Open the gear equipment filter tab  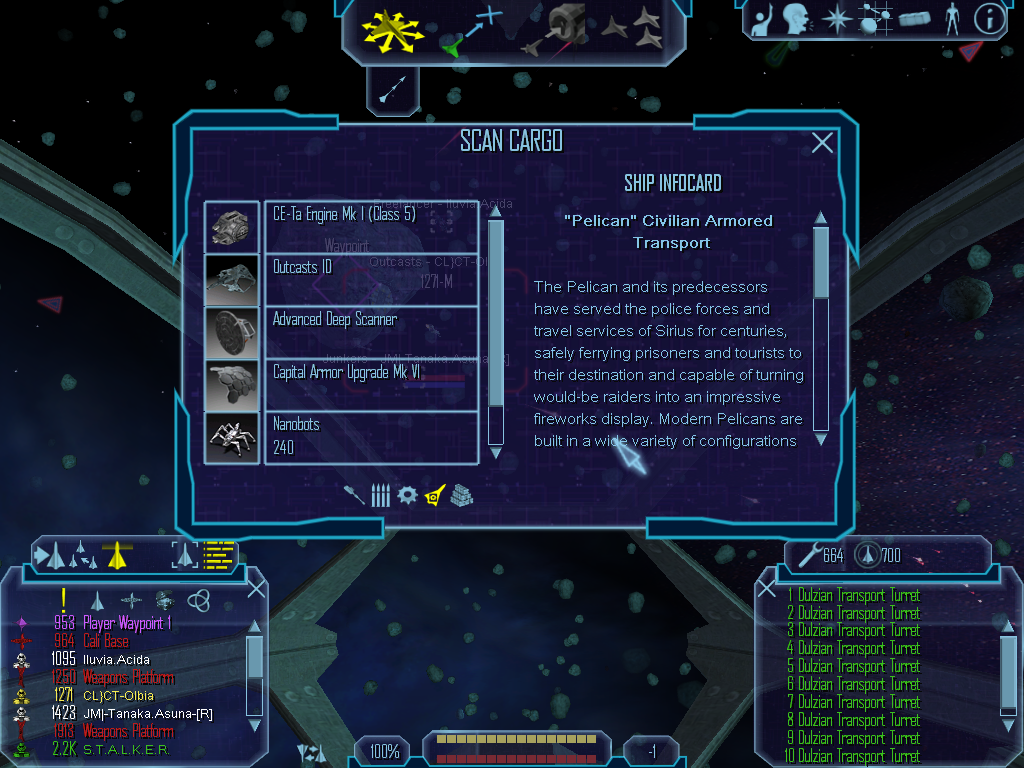[406, 495]
